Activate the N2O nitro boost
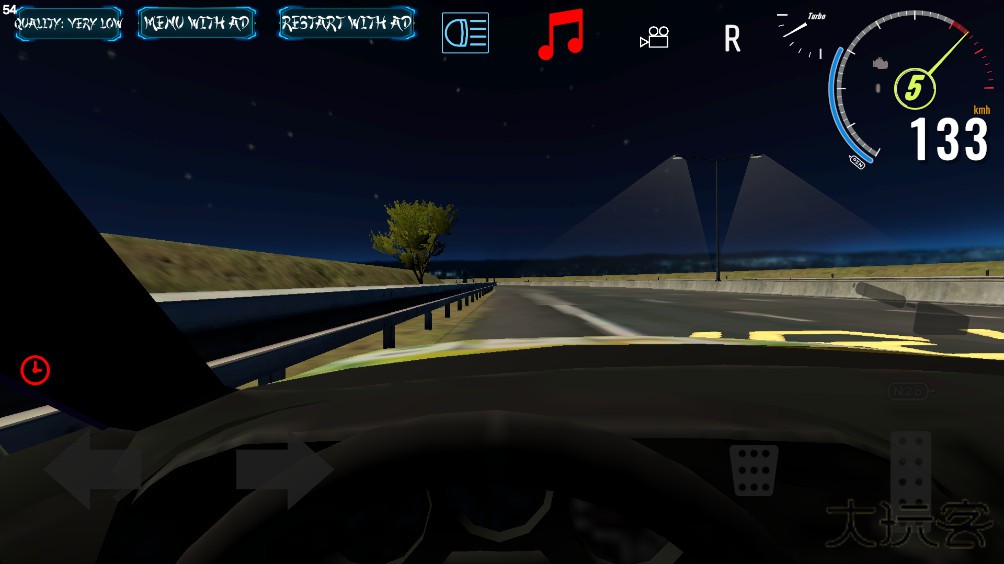 pyautogui.click(x=908, y=391)
